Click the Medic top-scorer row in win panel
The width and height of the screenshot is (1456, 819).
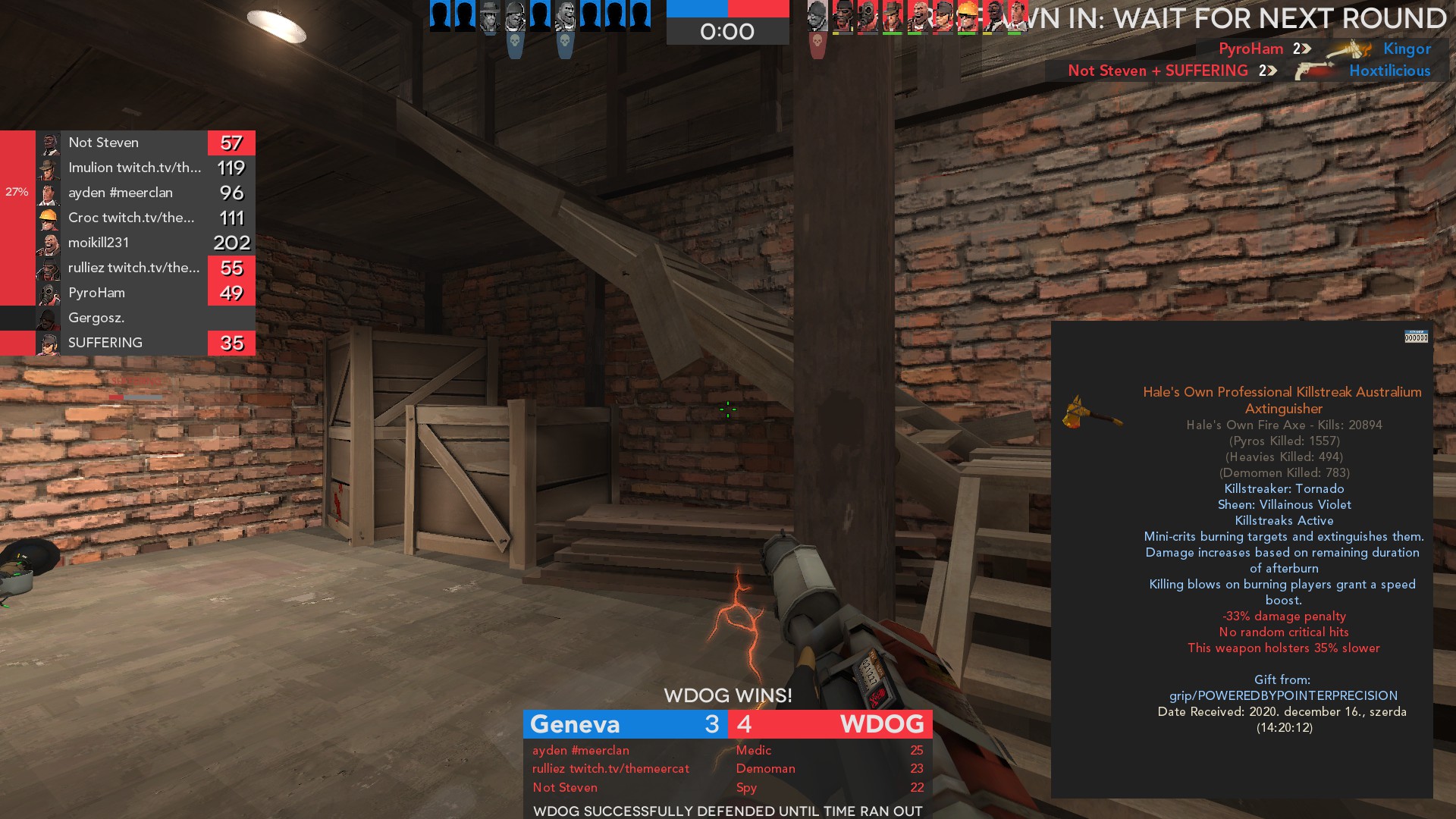pos(727,750)
